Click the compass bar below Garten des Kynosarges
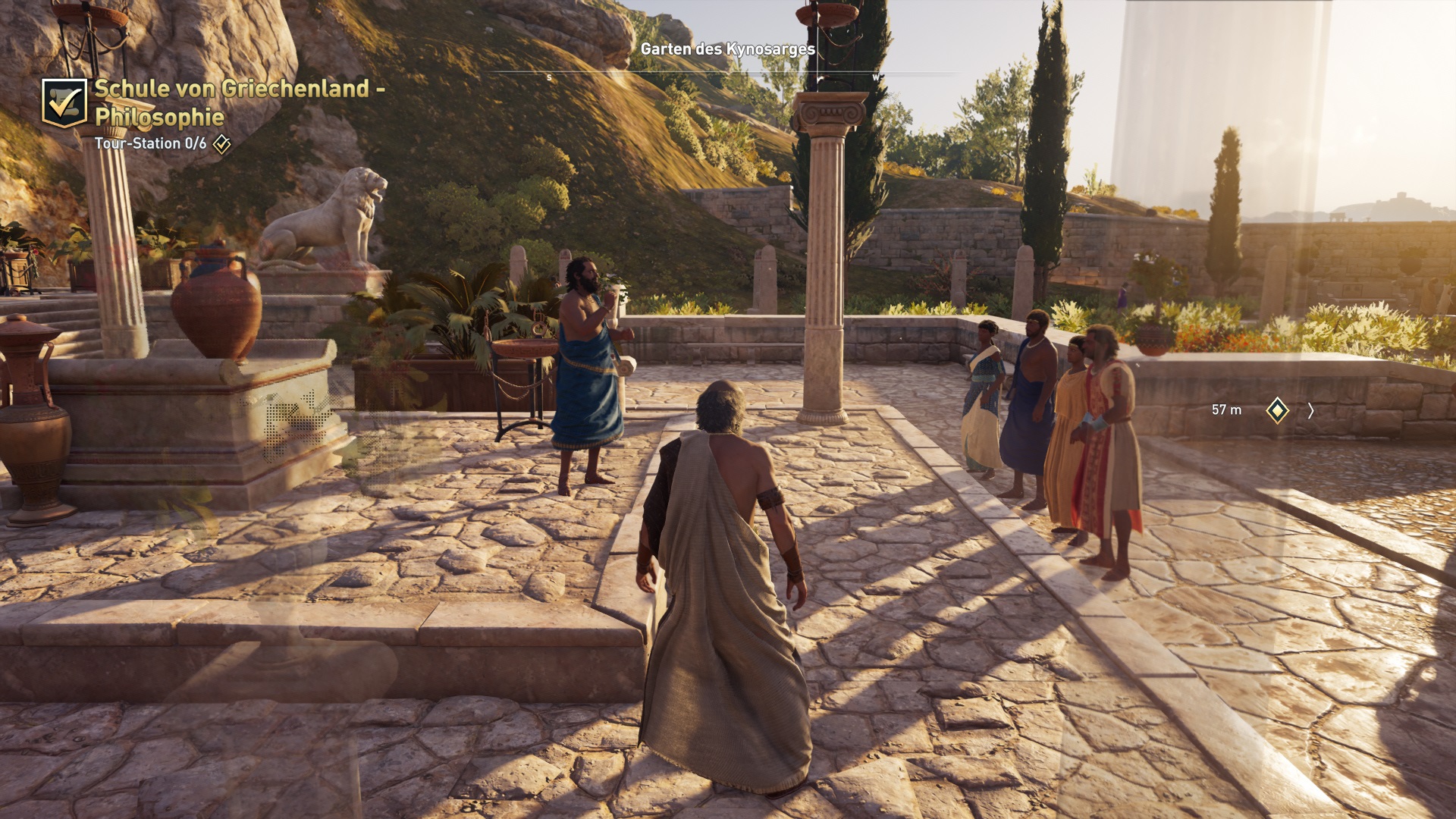 [726, 74]
